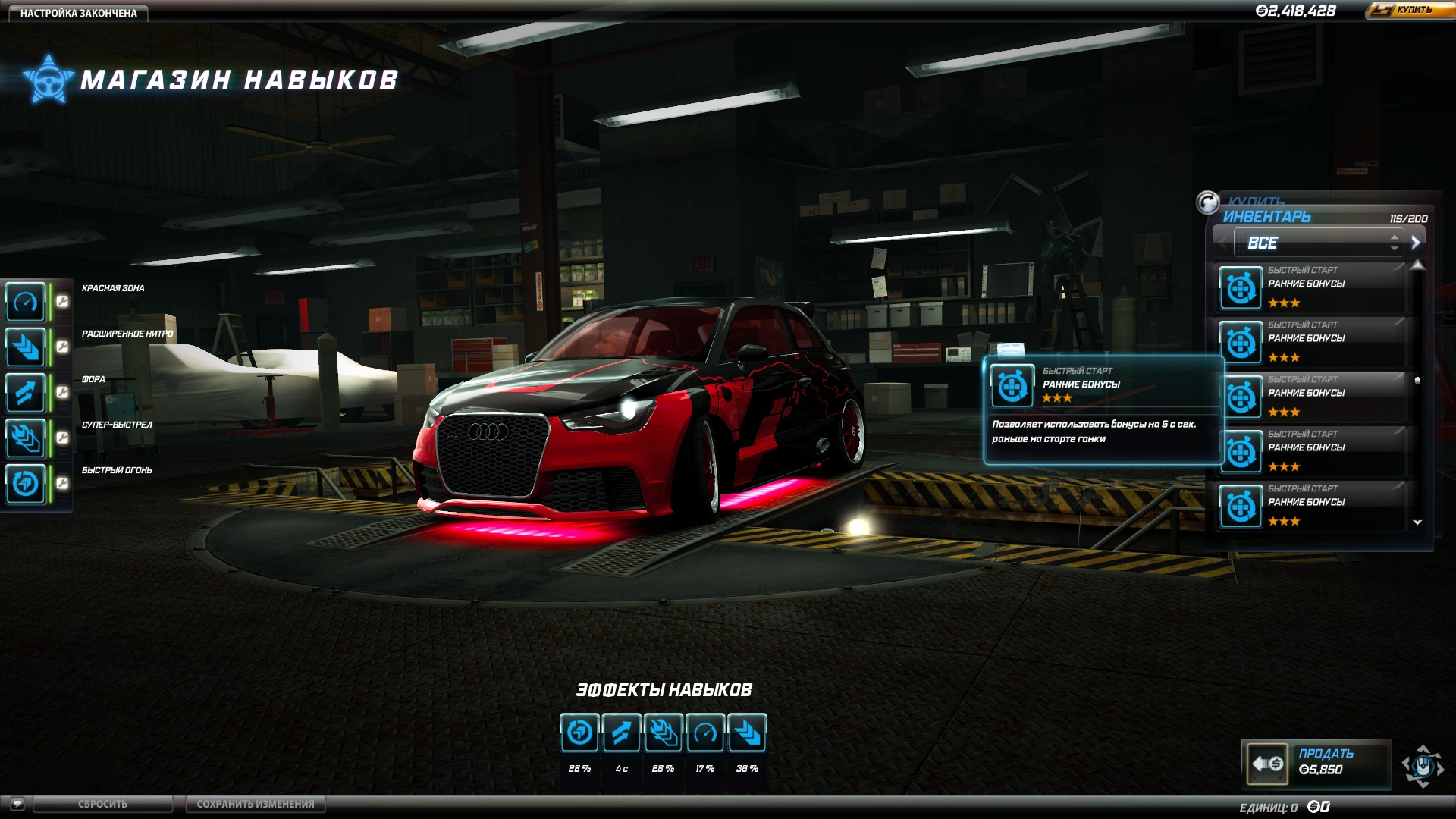
Task: Select the Расширенное нитро skill slot
Action: point(27,347)
